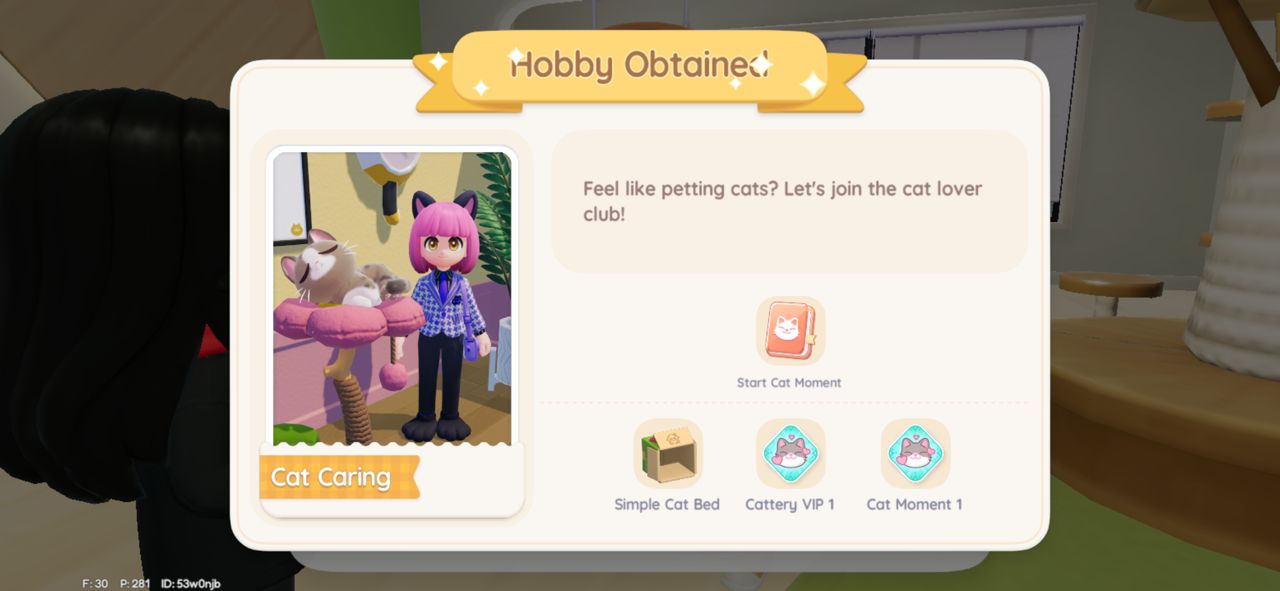The width and height of the screenshot is (1280, 591).
Task: Select the Simple Cat Bed reward
Action: (668, 453)
